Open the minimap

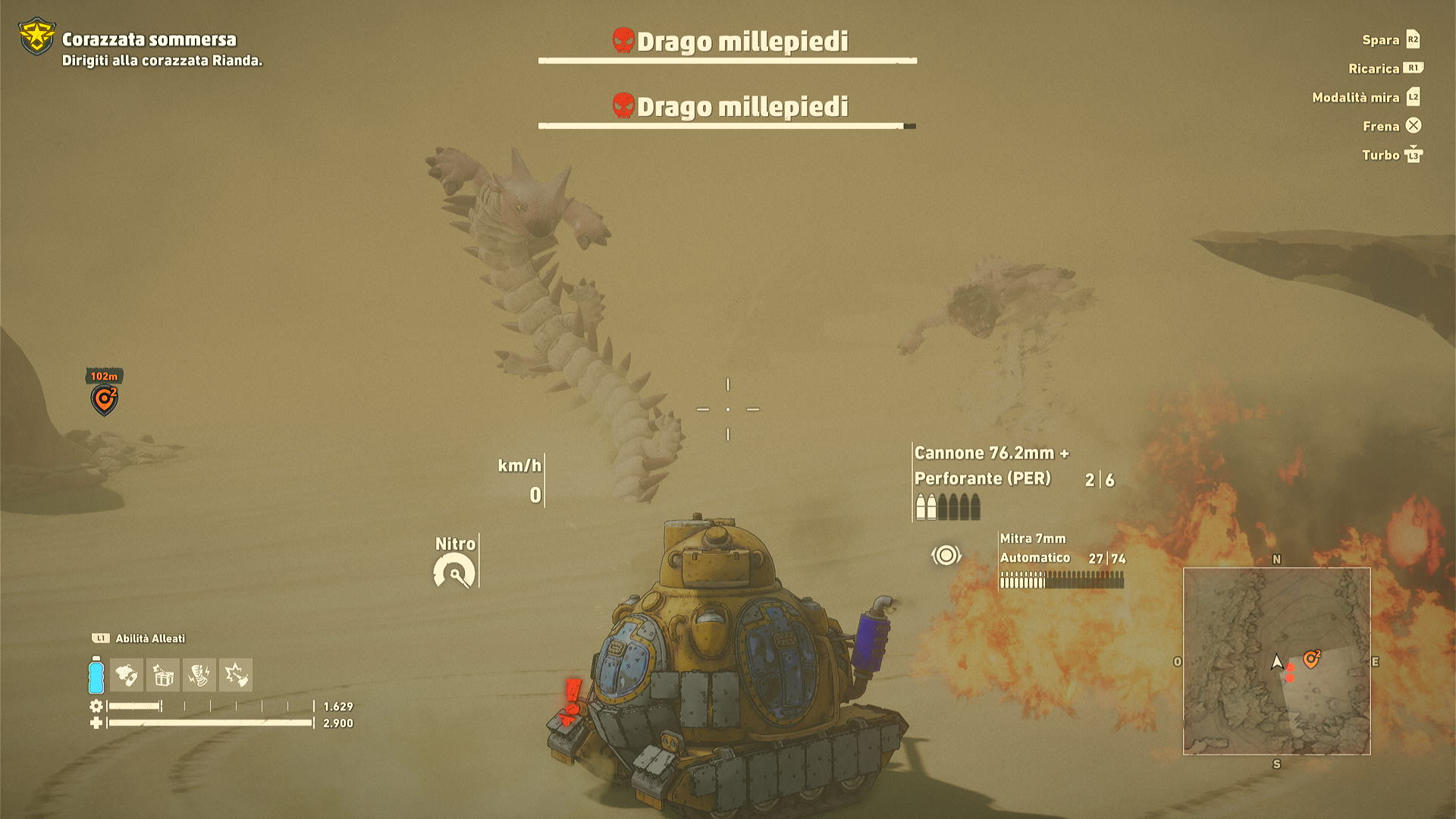[1276, 661]
